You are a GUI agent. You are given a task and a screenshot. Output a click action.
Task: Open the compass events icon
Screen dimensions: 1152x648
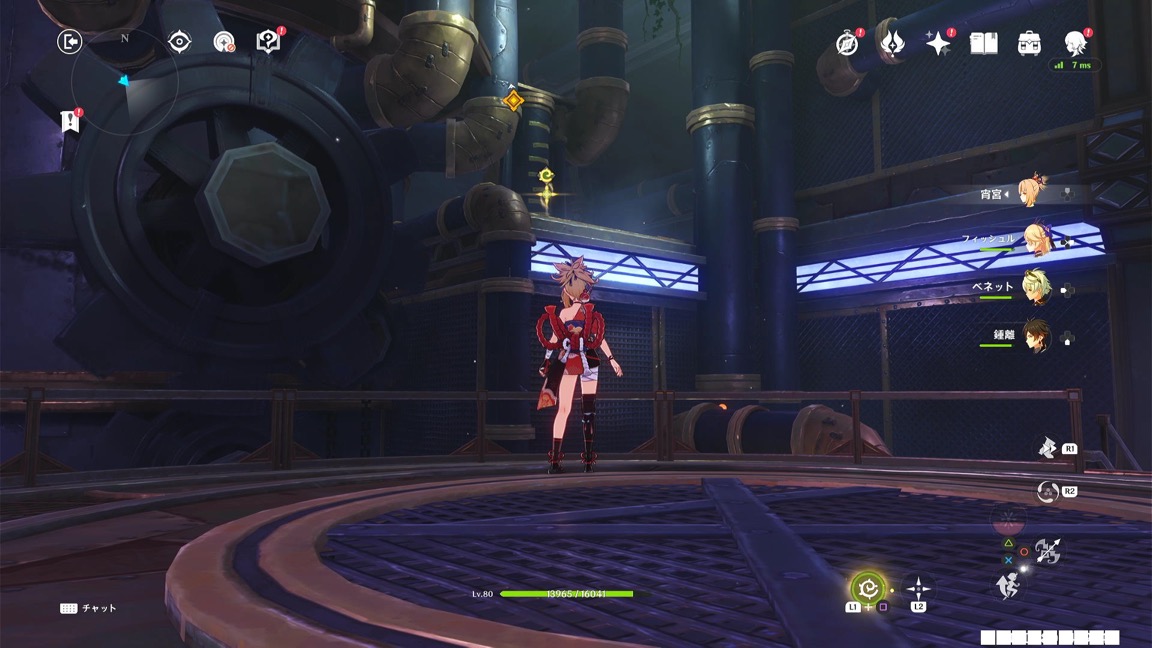point(847,43)
